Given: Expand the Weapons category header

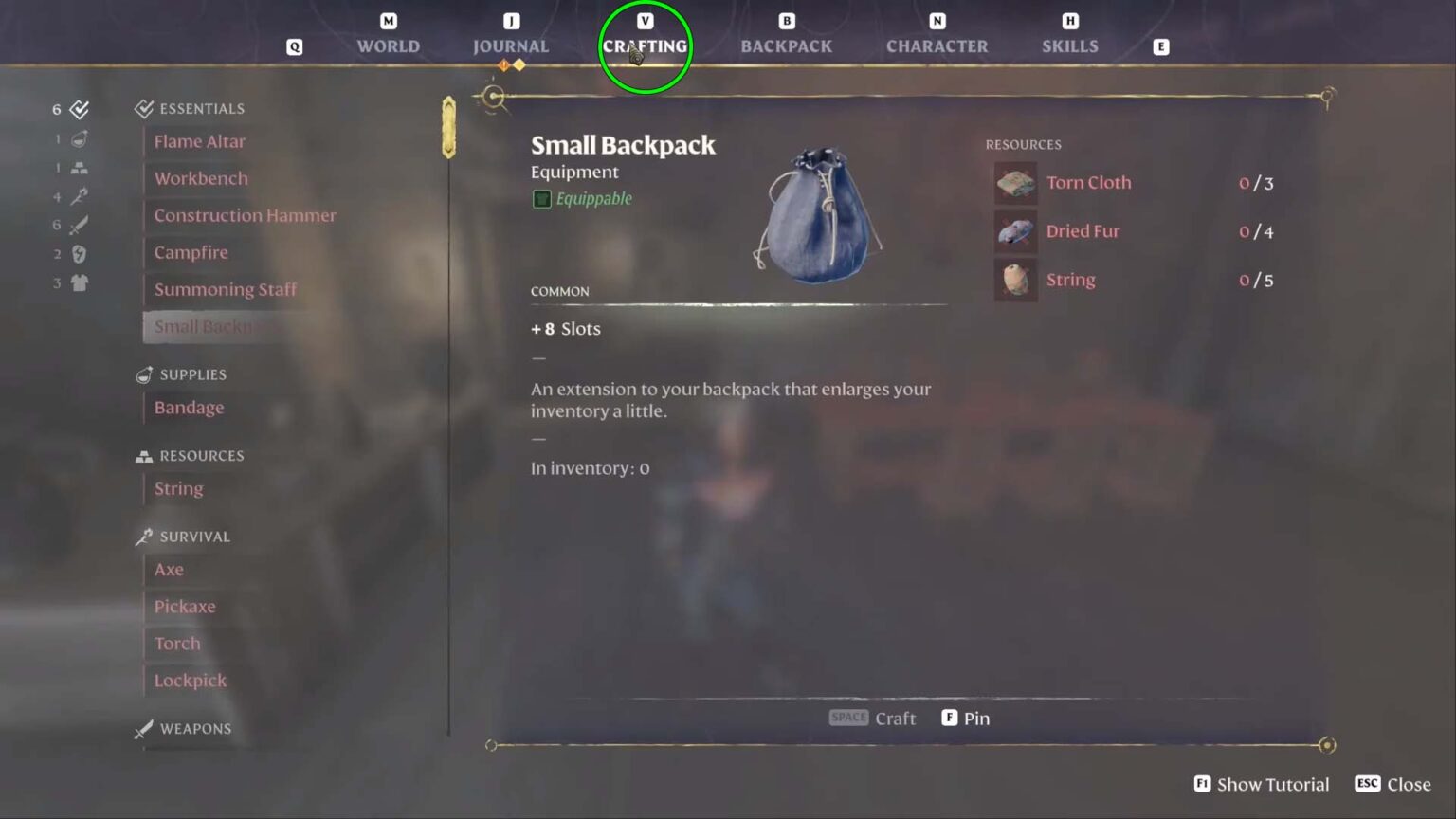Looking at the screenshot, I should point(194,729).
